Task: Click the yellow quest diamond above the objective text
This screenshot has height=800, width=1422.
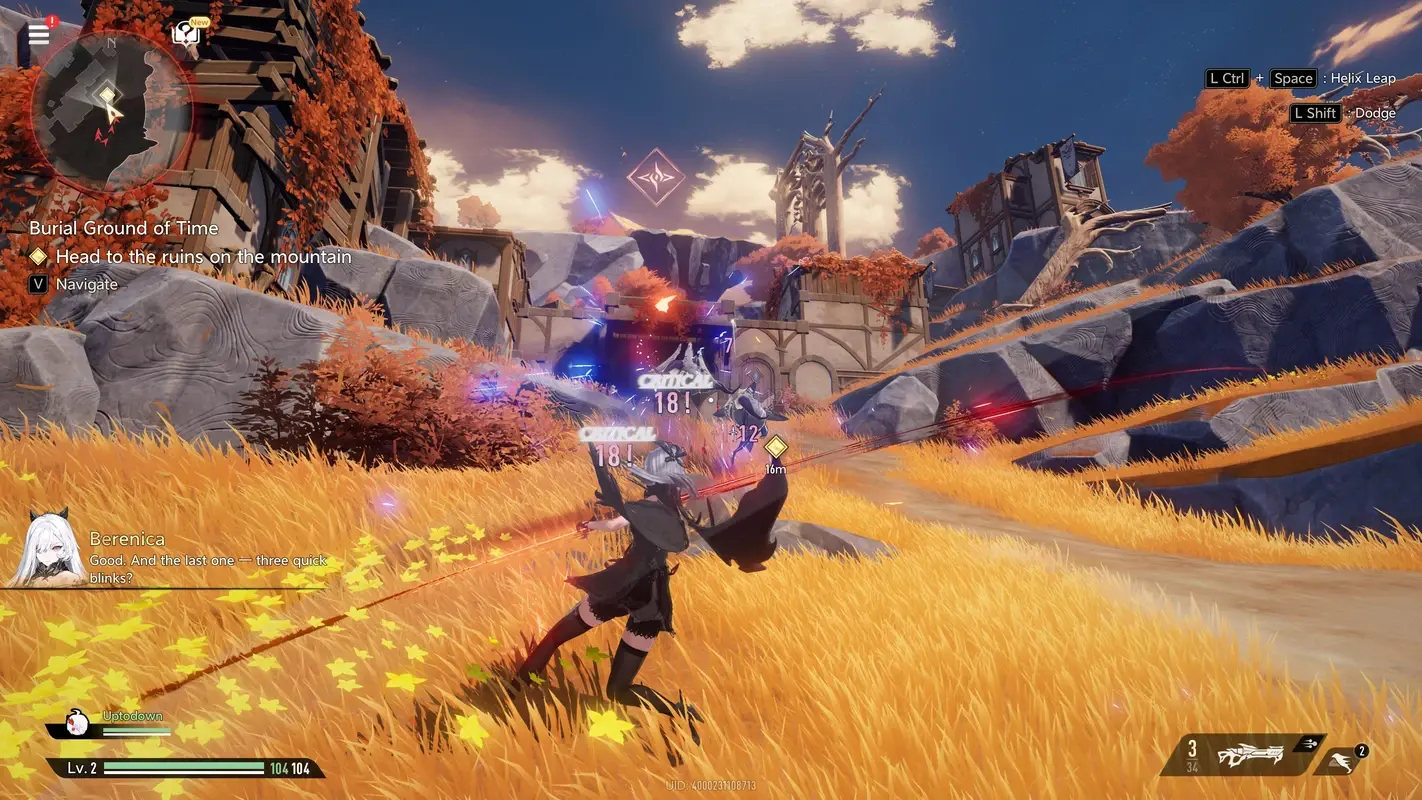Action: (x=38, y=256)
